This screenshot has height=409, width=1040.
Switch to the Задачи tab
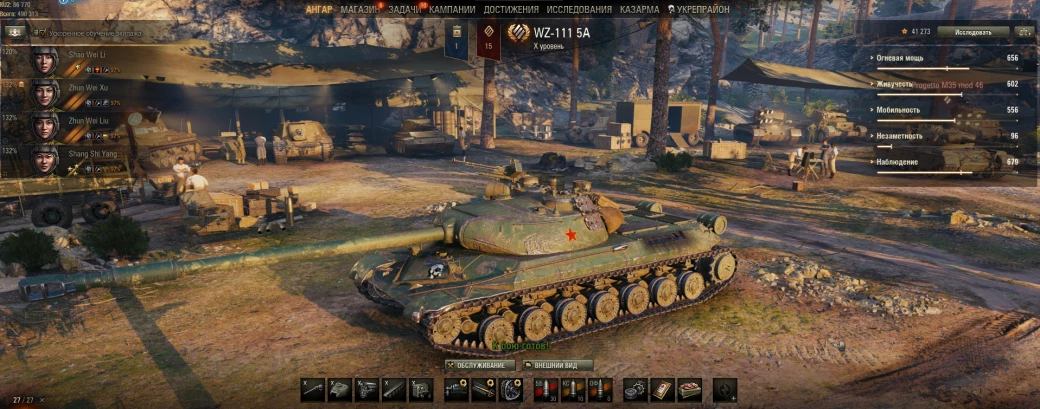(405, 9)
